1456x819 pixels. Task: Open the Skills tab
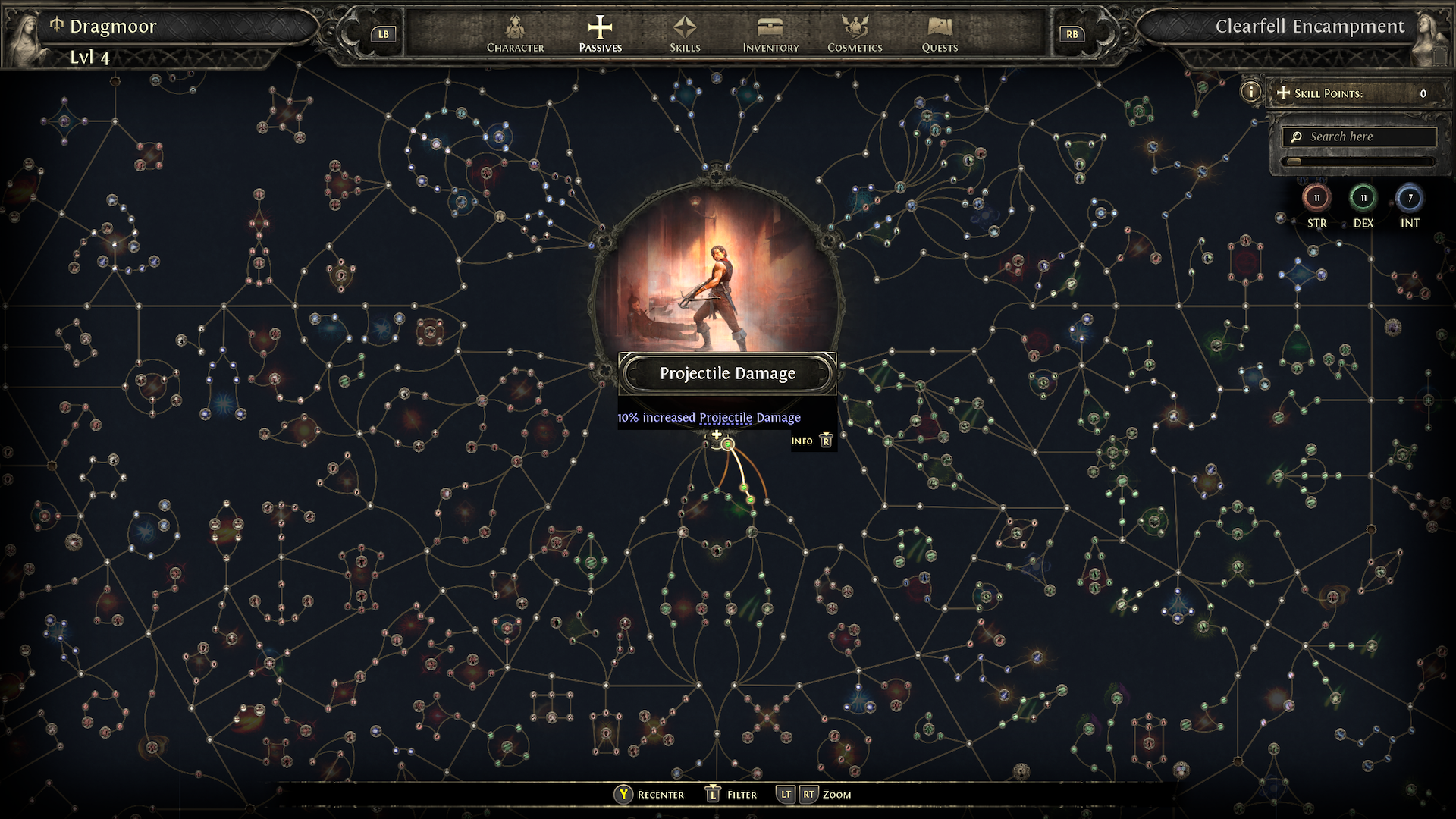click(x=685, y=34)
